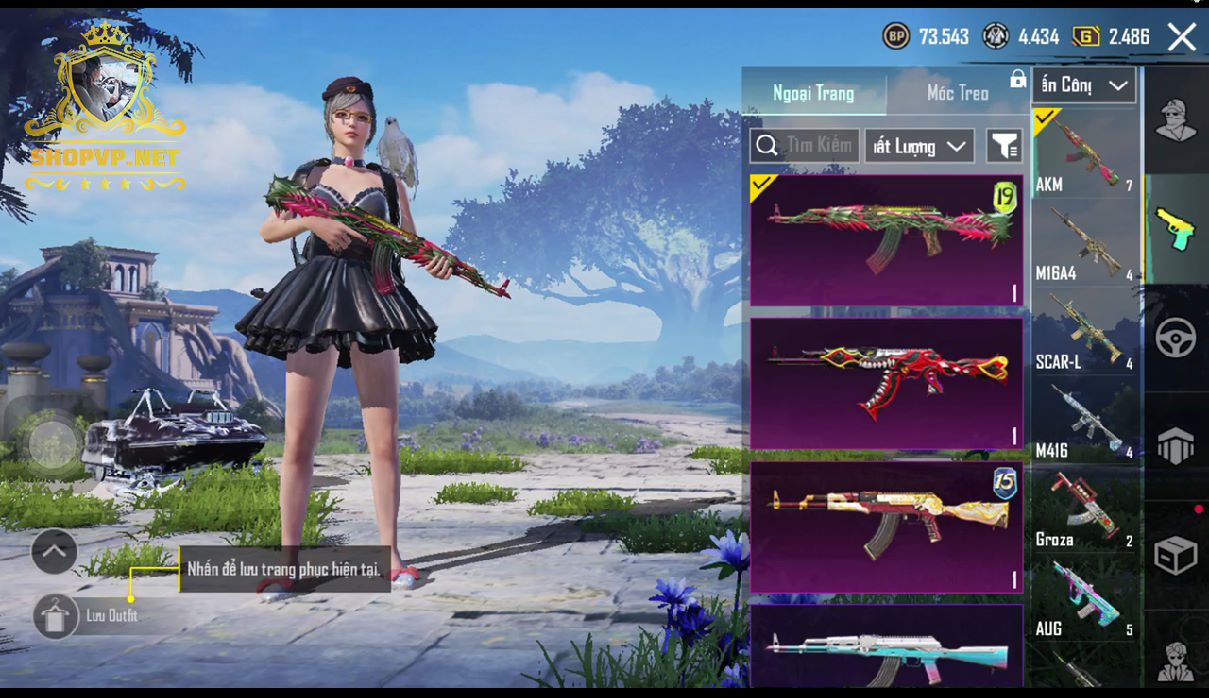Close the inventory with the X button
1209x698 pixels.
pyautogui.click(x=1181, y=38)
